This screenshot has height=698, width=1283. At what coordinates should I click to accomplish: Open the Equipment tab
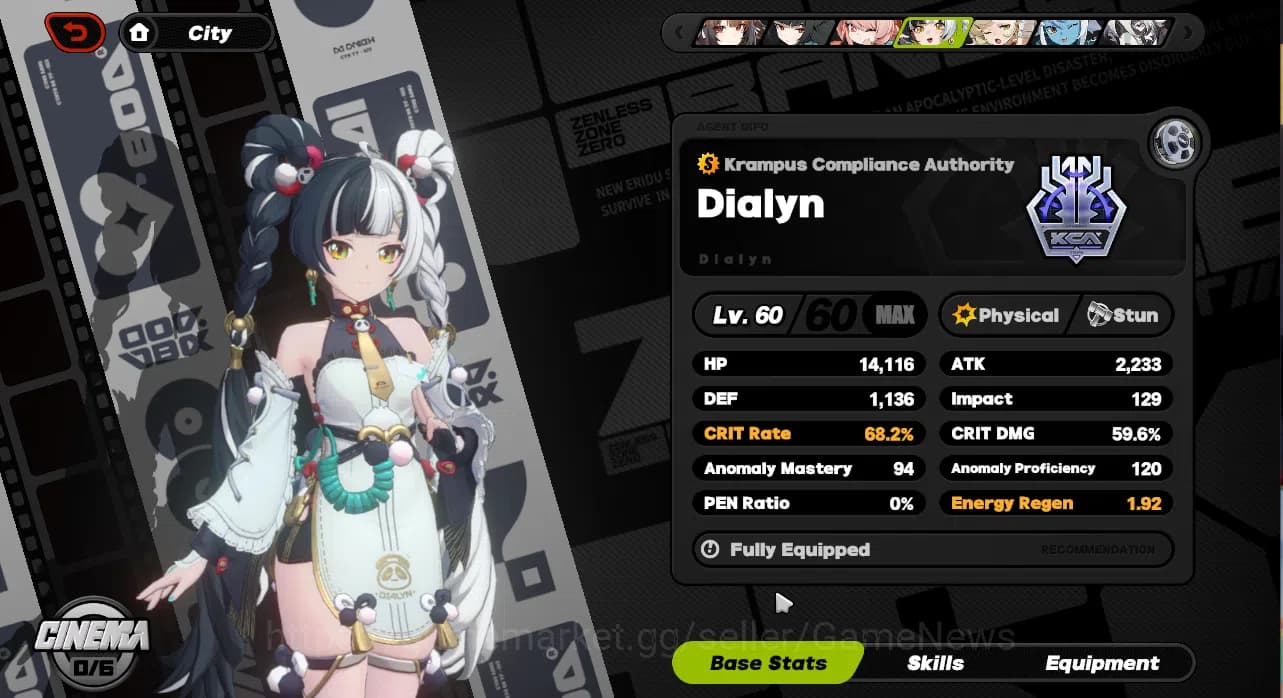point(1102,663)
